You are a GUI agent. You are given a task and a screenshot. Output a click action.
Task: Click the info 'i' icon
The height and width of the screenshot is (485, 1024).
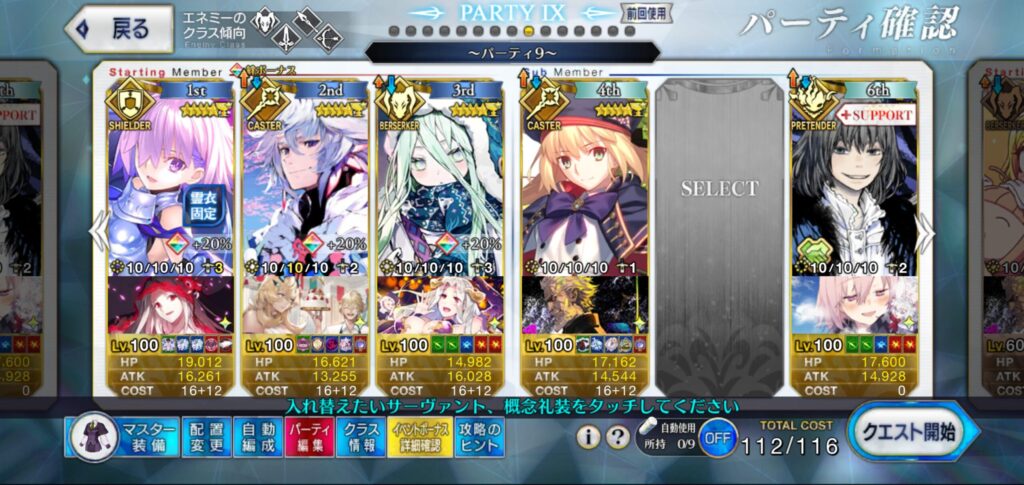589,437
